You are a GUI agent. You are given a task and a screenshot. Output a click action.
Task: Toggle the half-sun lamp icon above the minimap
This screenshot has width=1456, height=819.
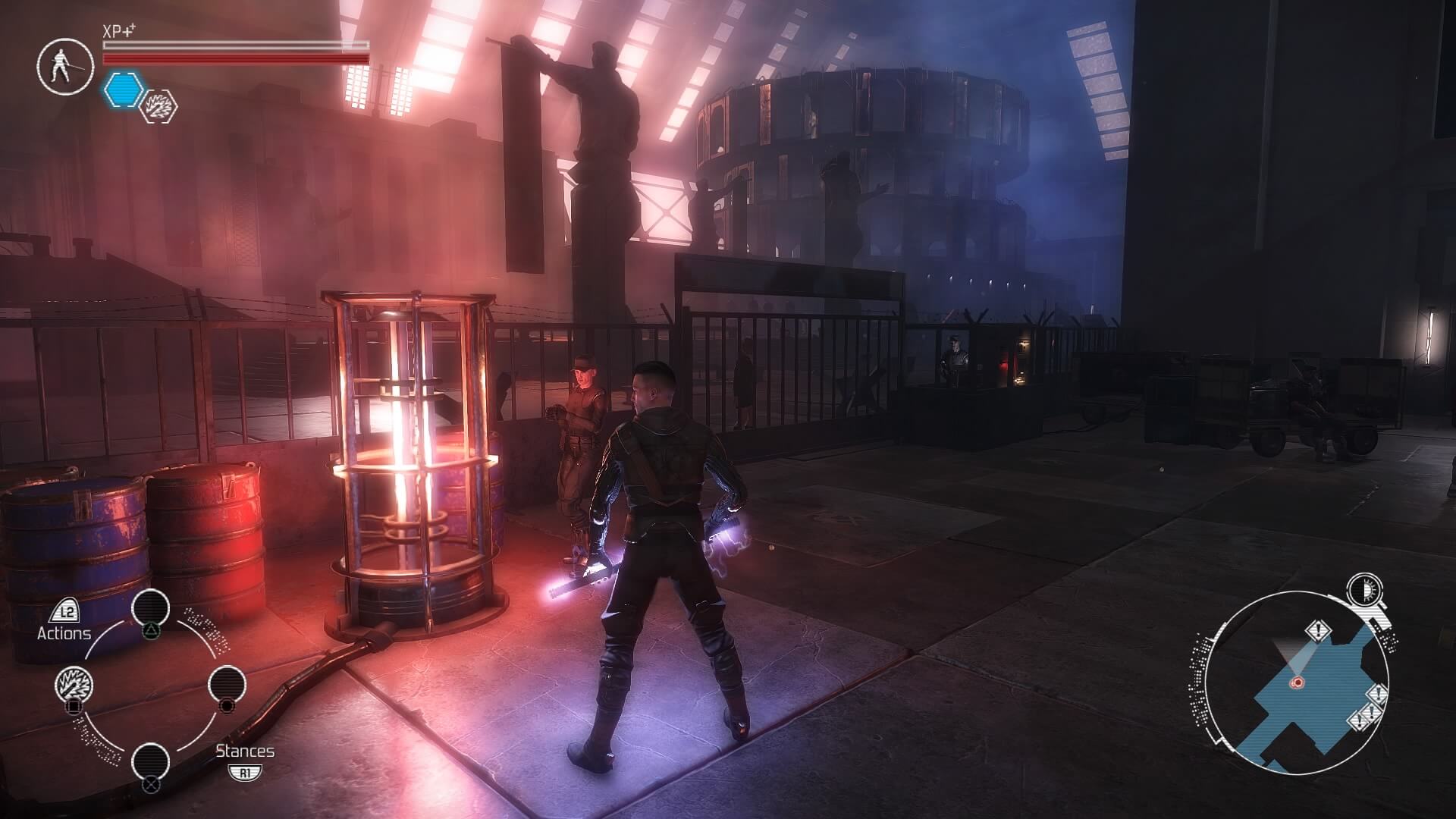(1364, 591)
